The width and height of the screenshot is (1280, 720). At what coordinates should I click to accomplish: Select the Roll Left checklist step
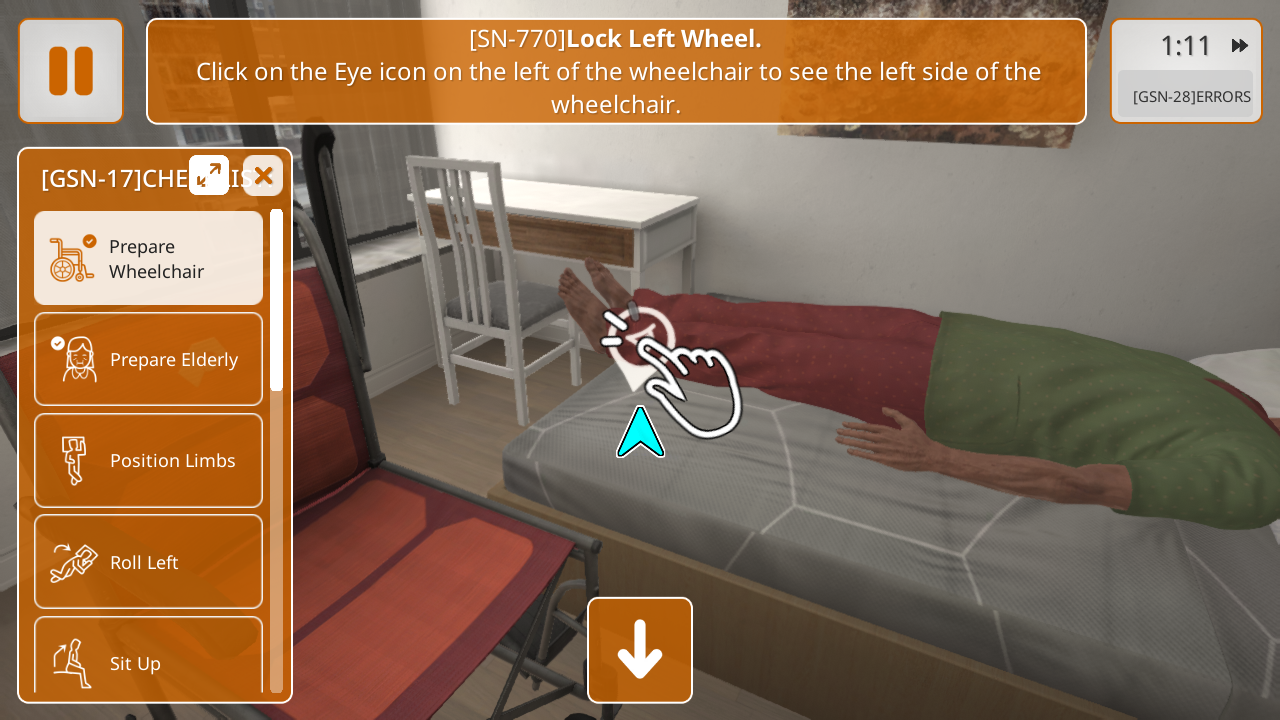click(149, 562)
